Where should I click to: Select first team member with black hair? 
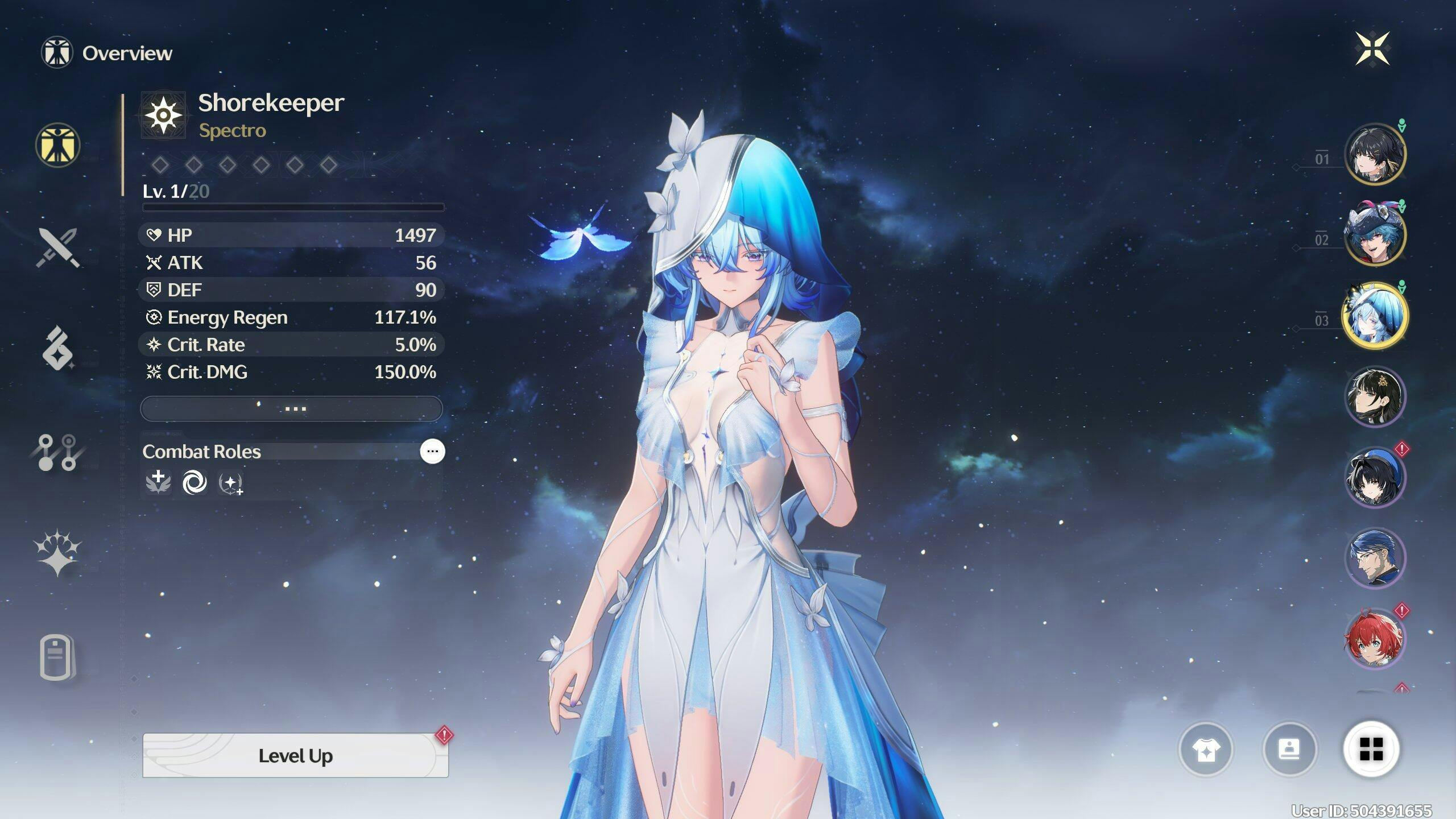1375,154
